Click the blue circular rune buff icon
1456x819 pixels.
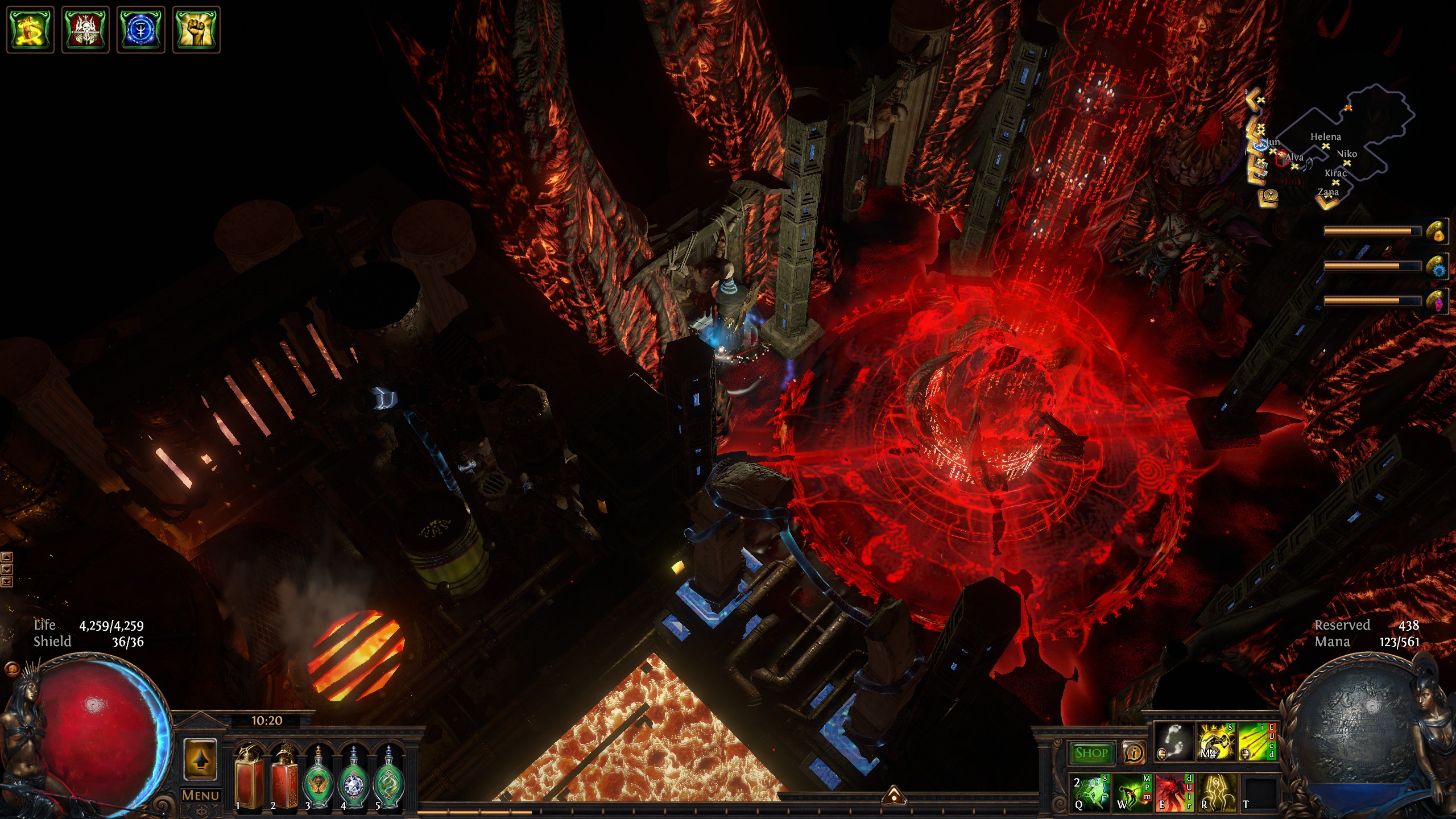[x=140, y=30]
